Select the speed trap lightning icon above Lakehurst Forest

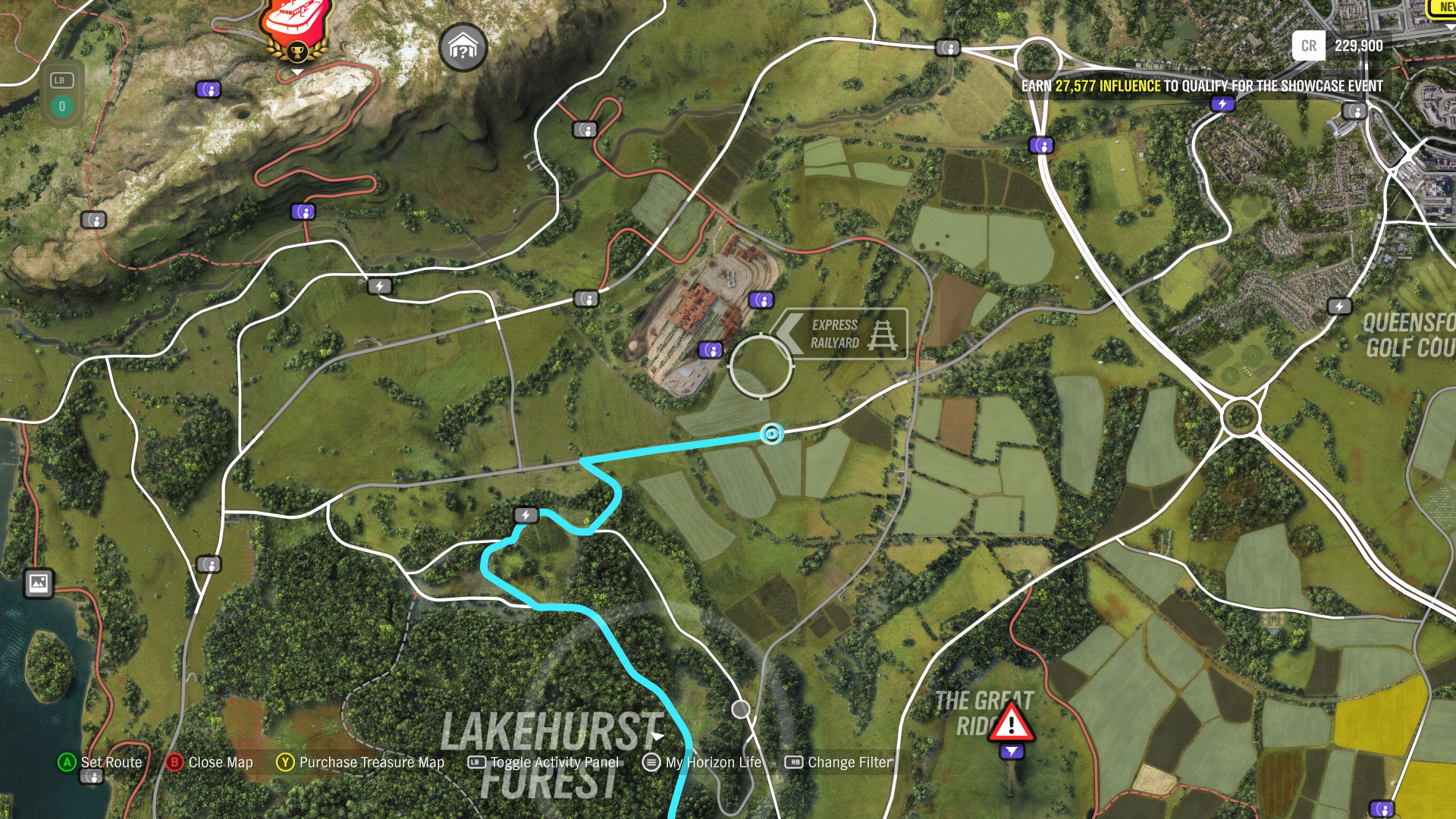(x=525, y=515)
